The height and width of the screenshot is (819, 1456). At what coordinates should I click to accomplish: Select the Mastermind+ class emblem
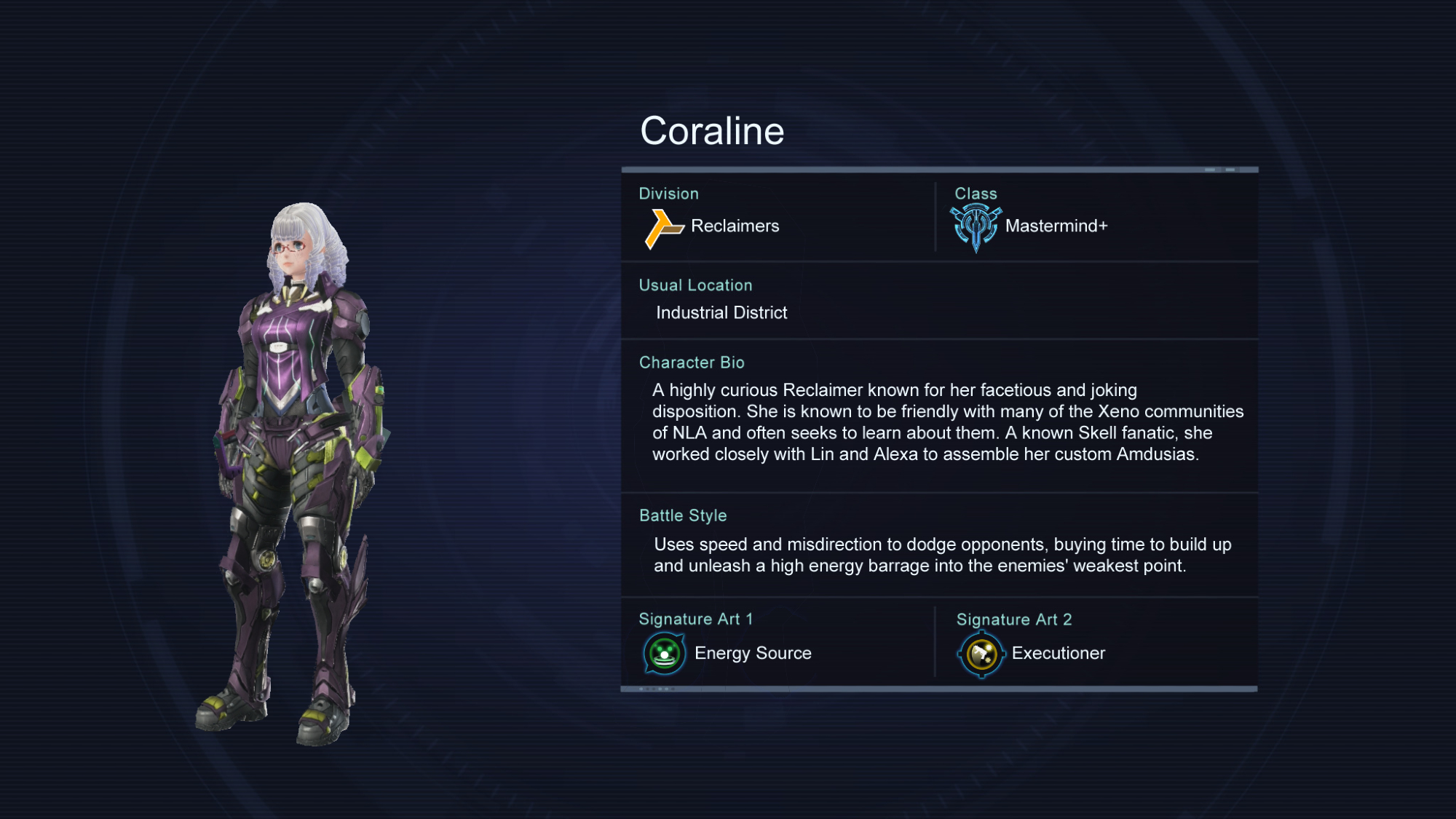click(x=976, y=227)
